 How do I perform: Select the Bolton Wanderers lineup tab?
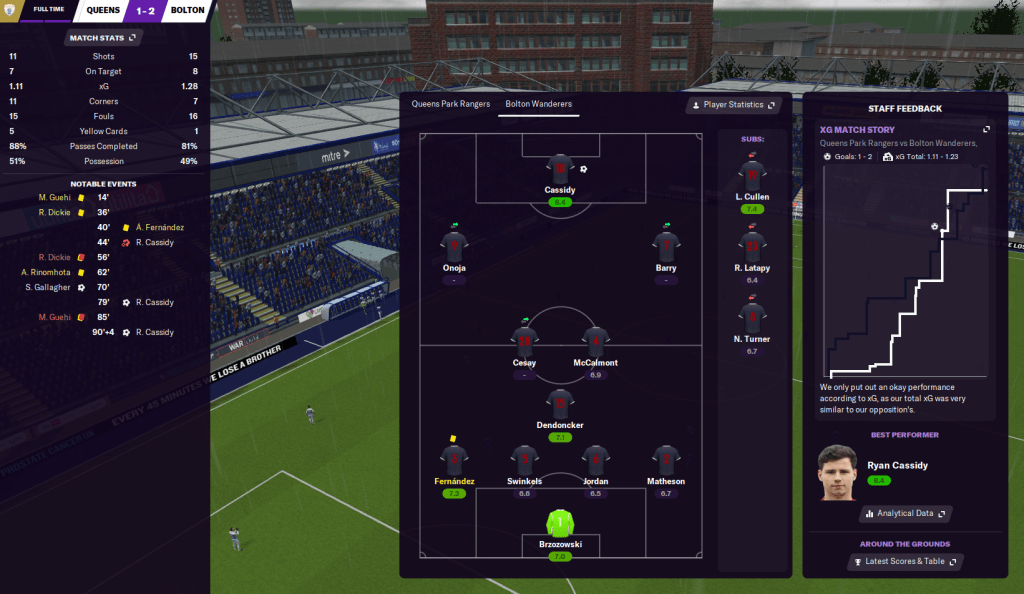coord(538,104)
